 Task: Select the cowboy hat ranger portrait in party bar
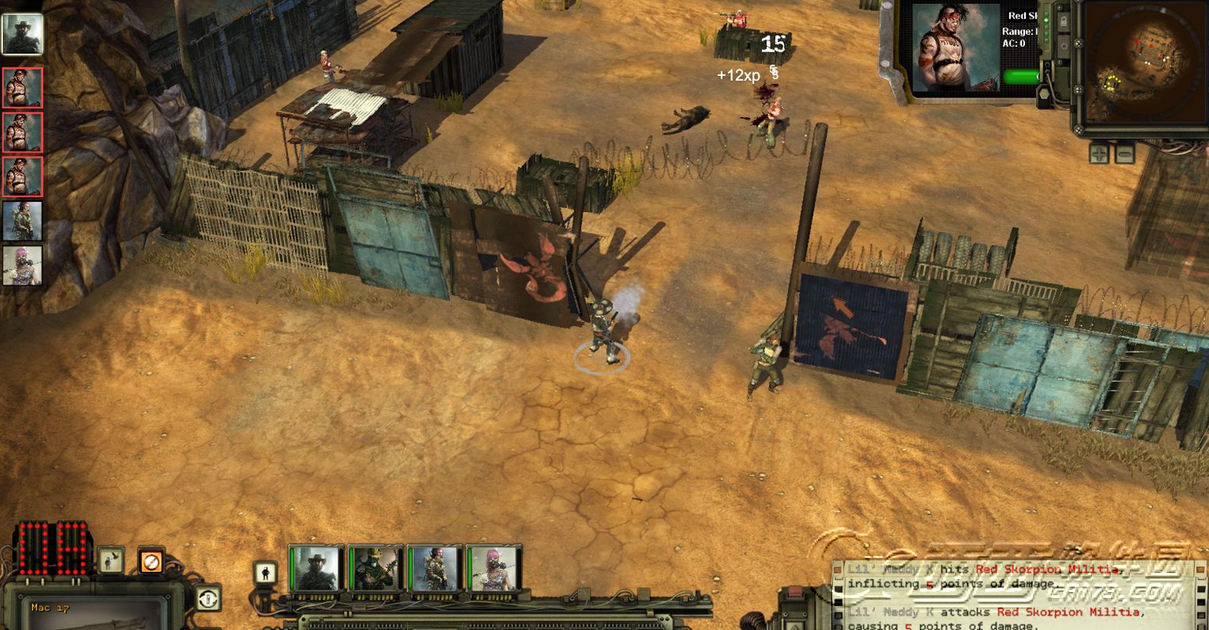[316, 569]
